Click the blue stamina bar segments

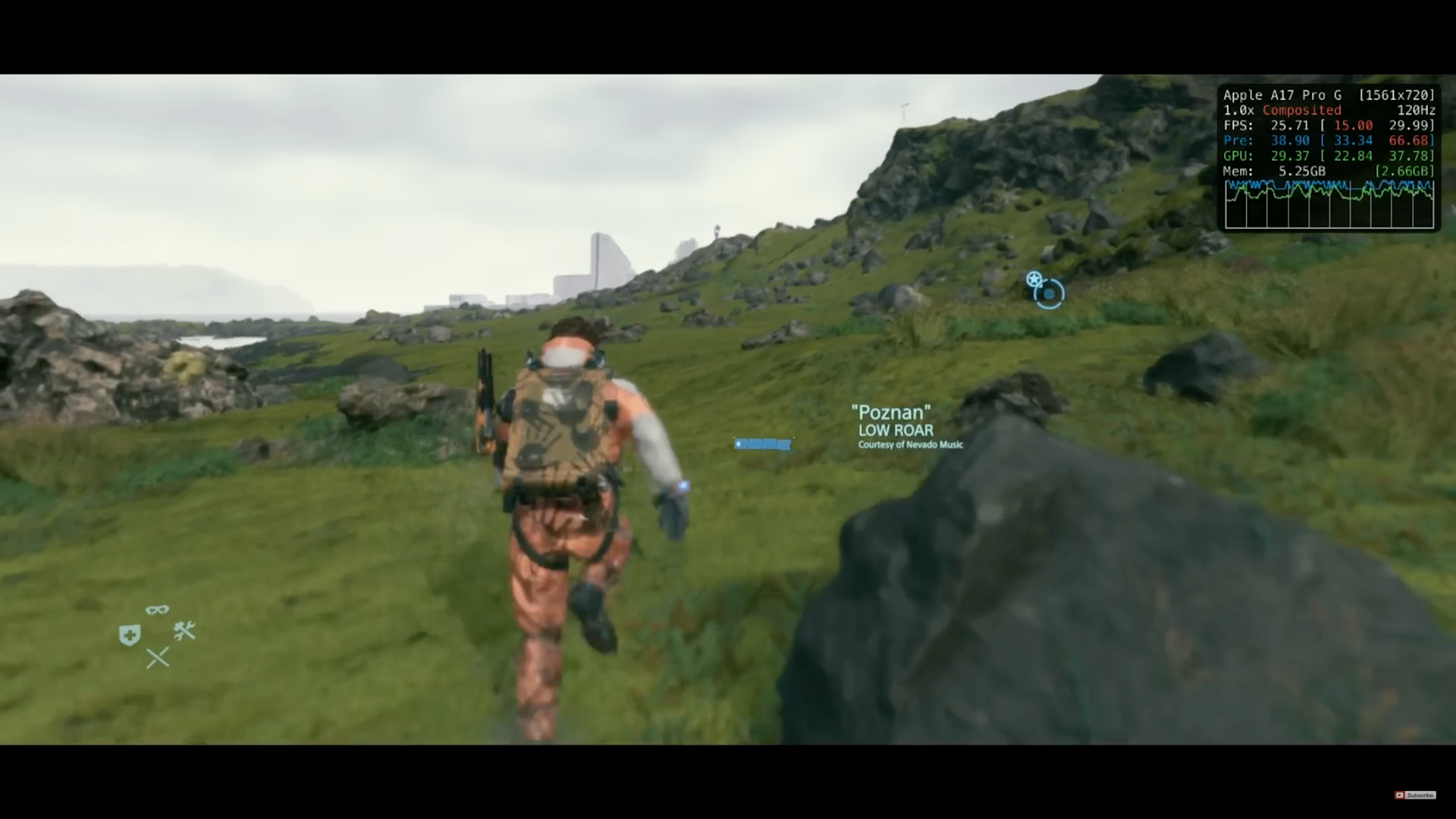coord(763,444)
